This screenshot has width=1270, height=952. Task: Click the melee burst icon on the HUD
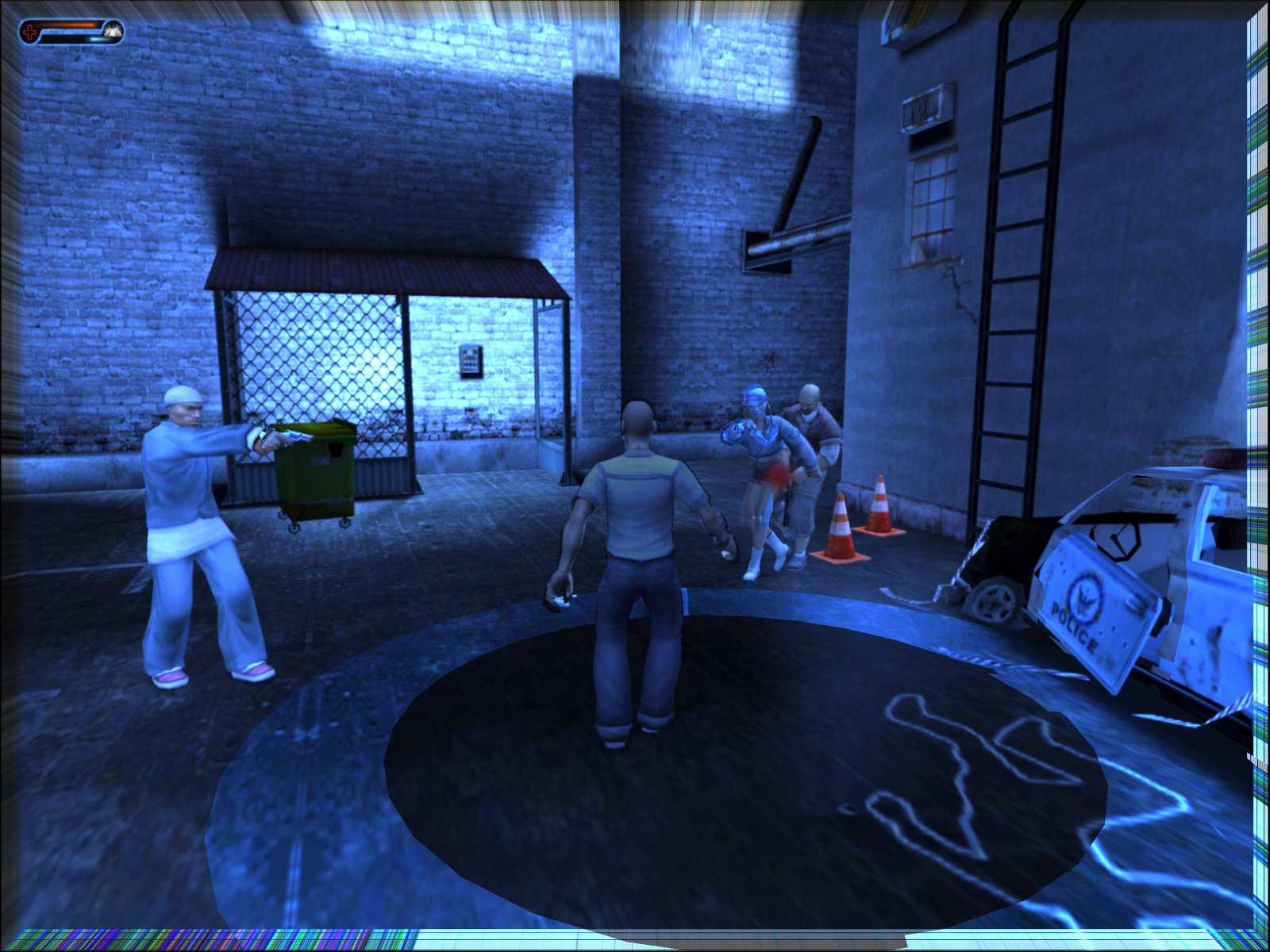112,32
